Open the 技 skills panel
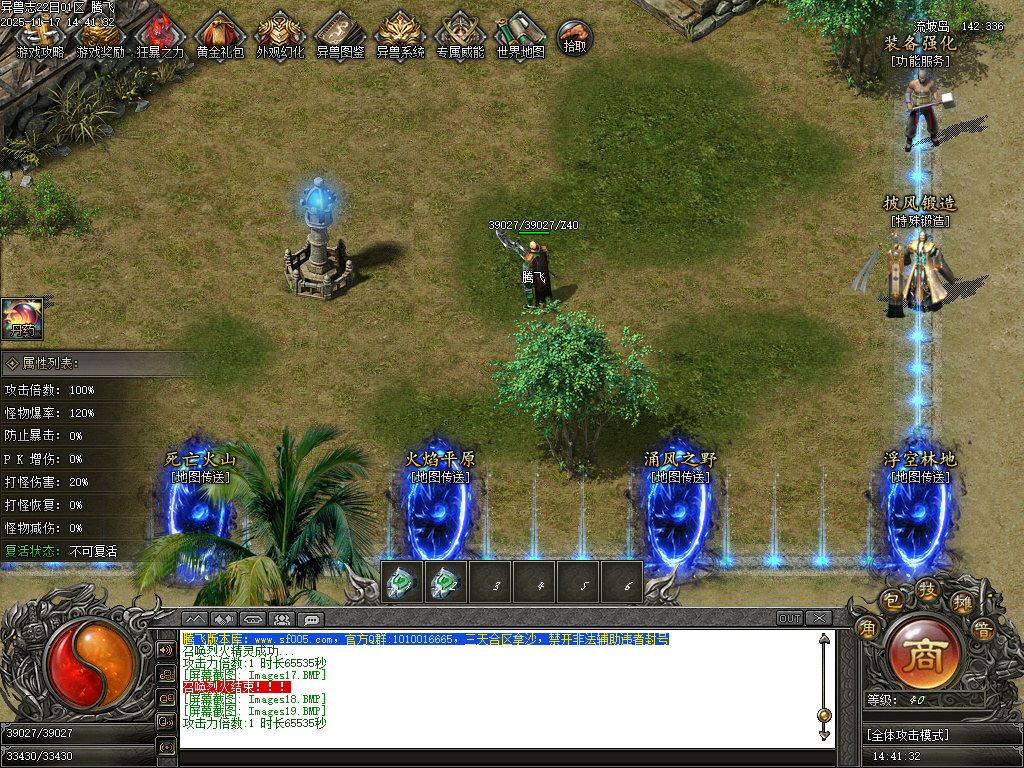Viewport: 1024px width, 768px height. 927,592
